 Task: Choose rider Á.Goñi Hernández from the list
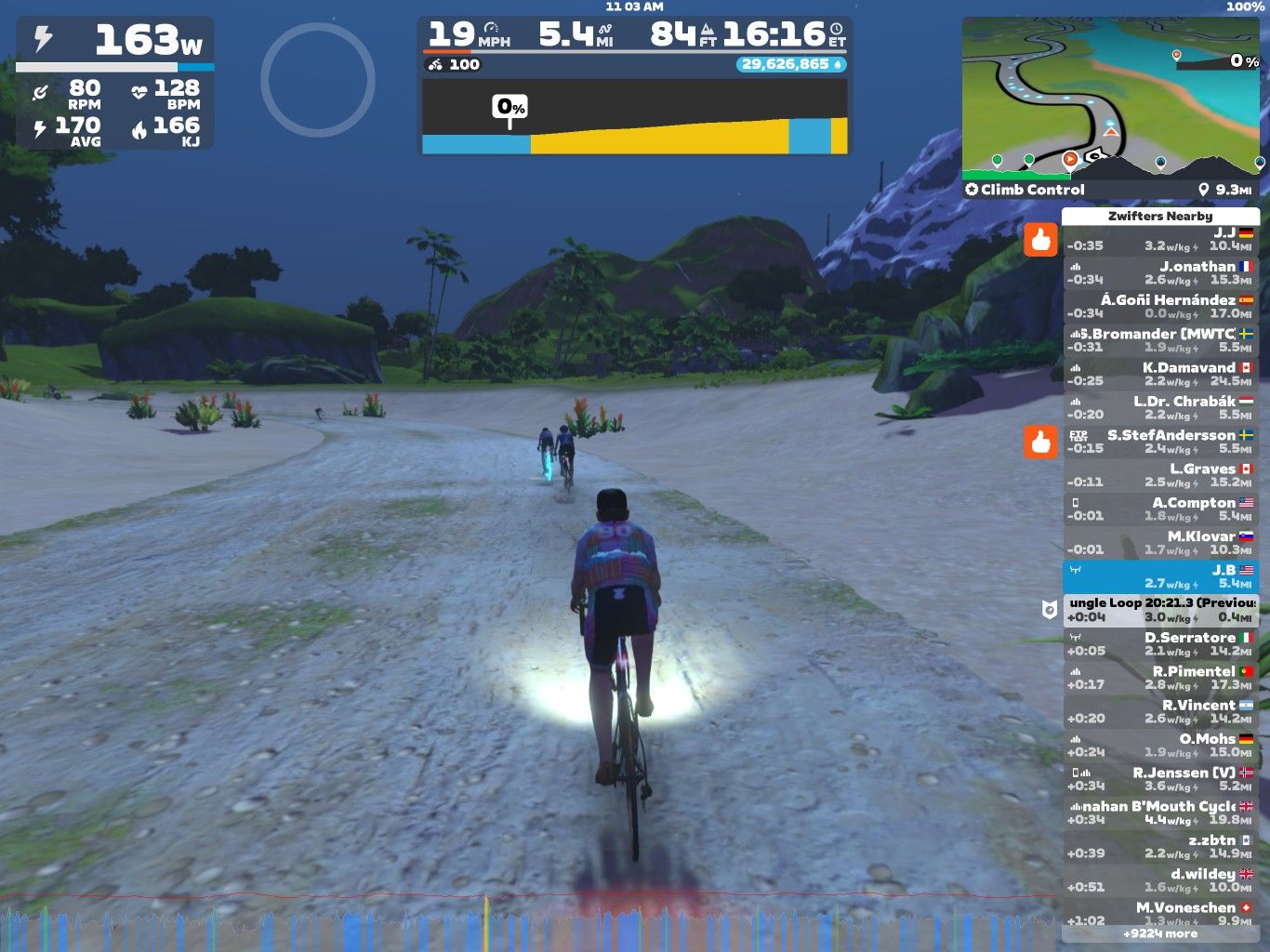[1160, 306]
